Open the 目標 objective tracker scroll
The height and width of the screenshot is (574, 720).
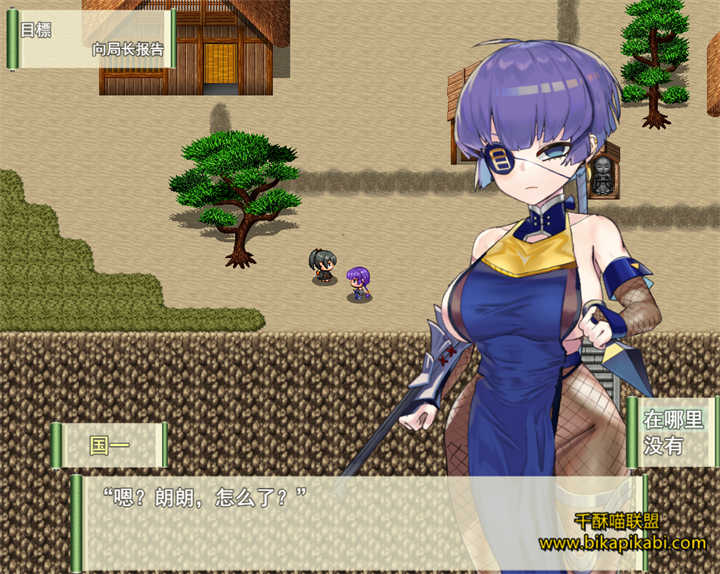click(92, 40)
